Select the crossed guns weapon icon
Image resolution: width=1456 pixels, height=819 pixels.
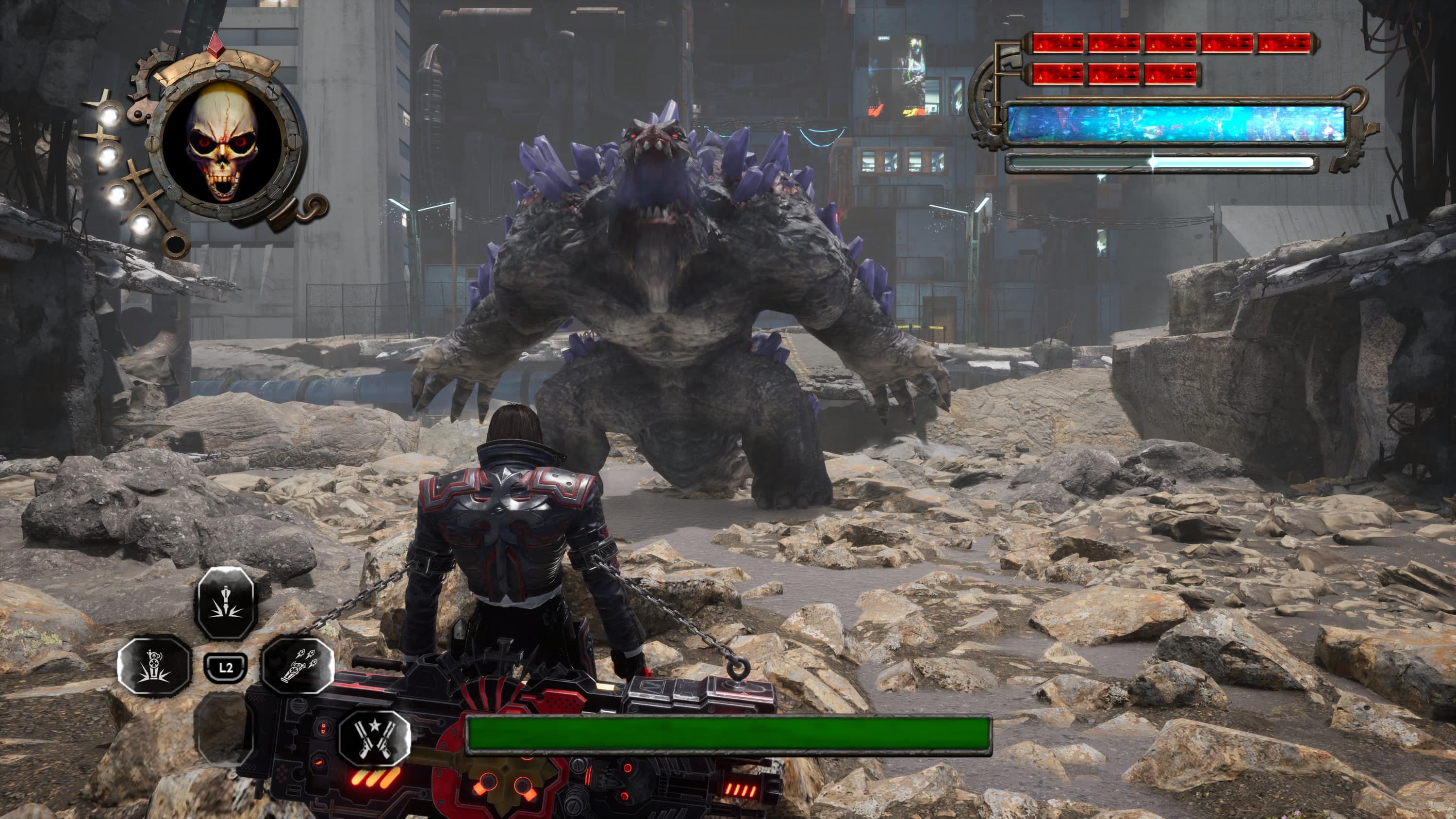(x=374, y=738)
